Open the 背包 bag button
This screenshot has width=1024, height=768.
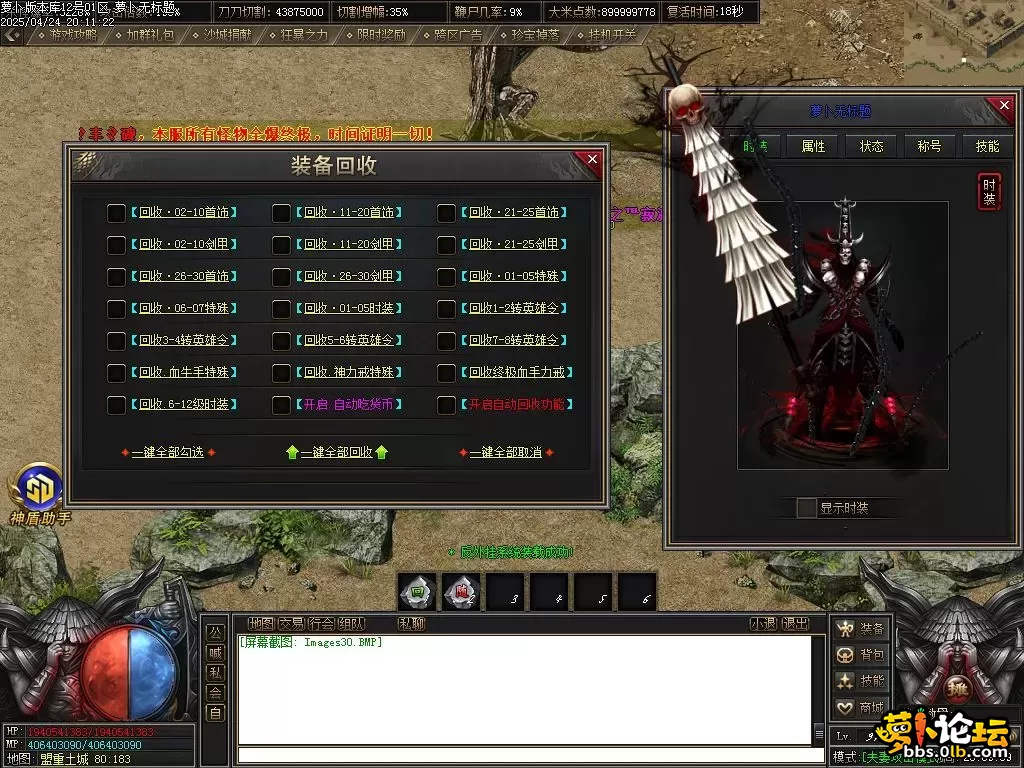tap(861, 655)
